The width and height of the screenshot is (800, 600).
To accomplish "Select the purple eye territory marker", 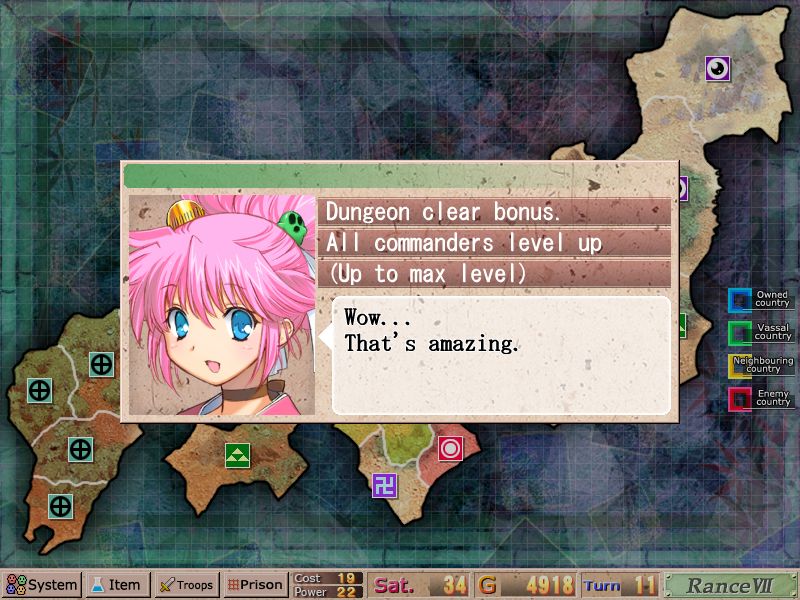I will pyautogui.click(x=718, y=68).
